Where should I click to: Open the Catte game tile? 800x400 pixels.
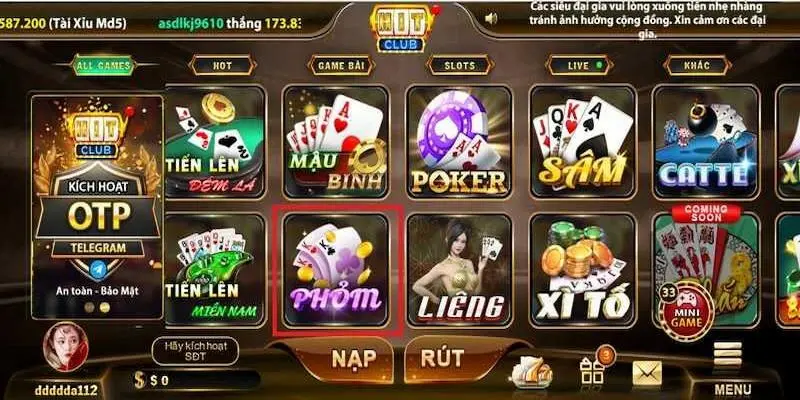704,142
